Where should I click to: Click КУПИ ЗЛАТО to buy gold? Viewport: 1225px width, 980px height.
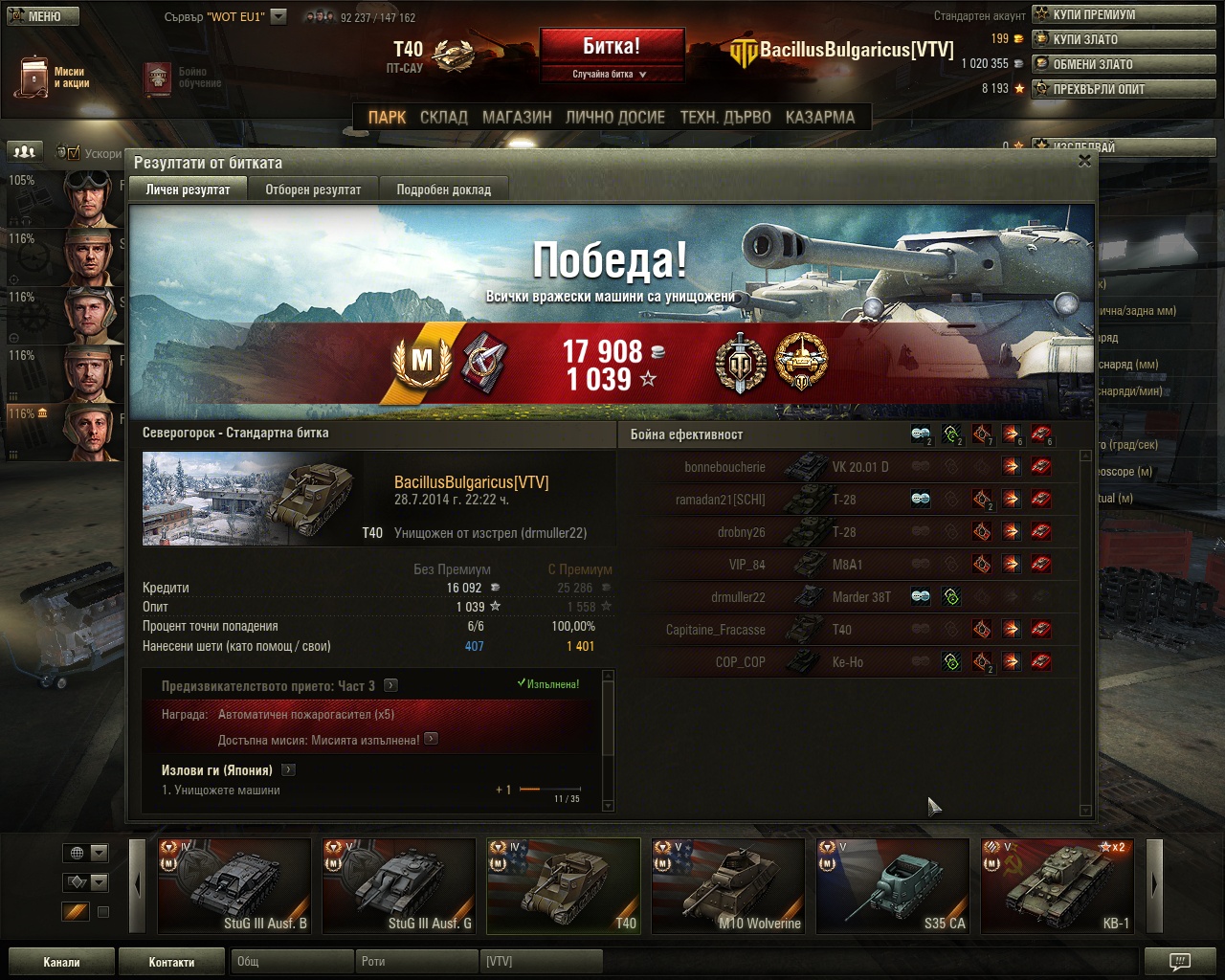coord(1124,39)
